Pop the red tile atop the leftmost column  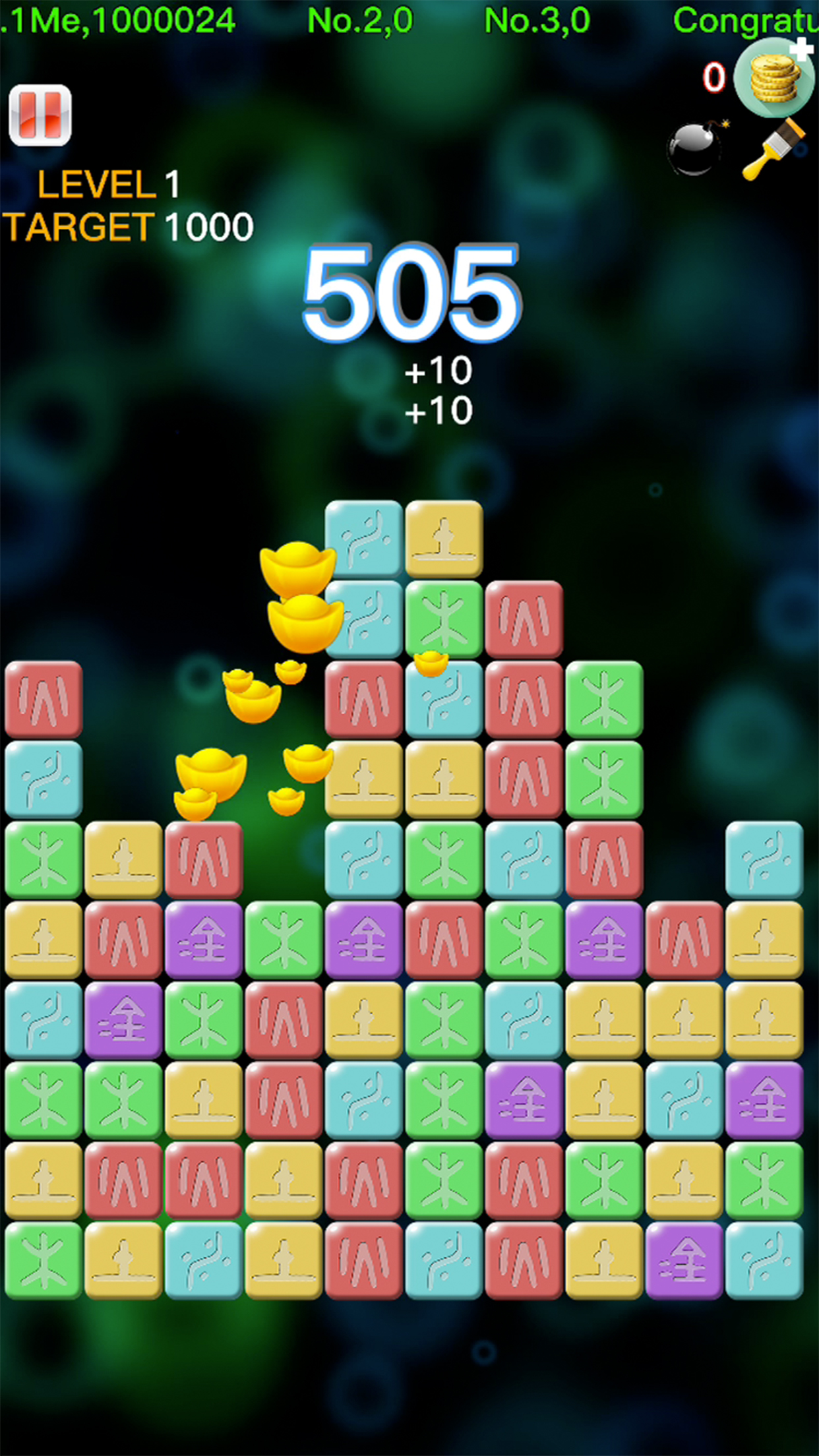click(x=44, y=699)
